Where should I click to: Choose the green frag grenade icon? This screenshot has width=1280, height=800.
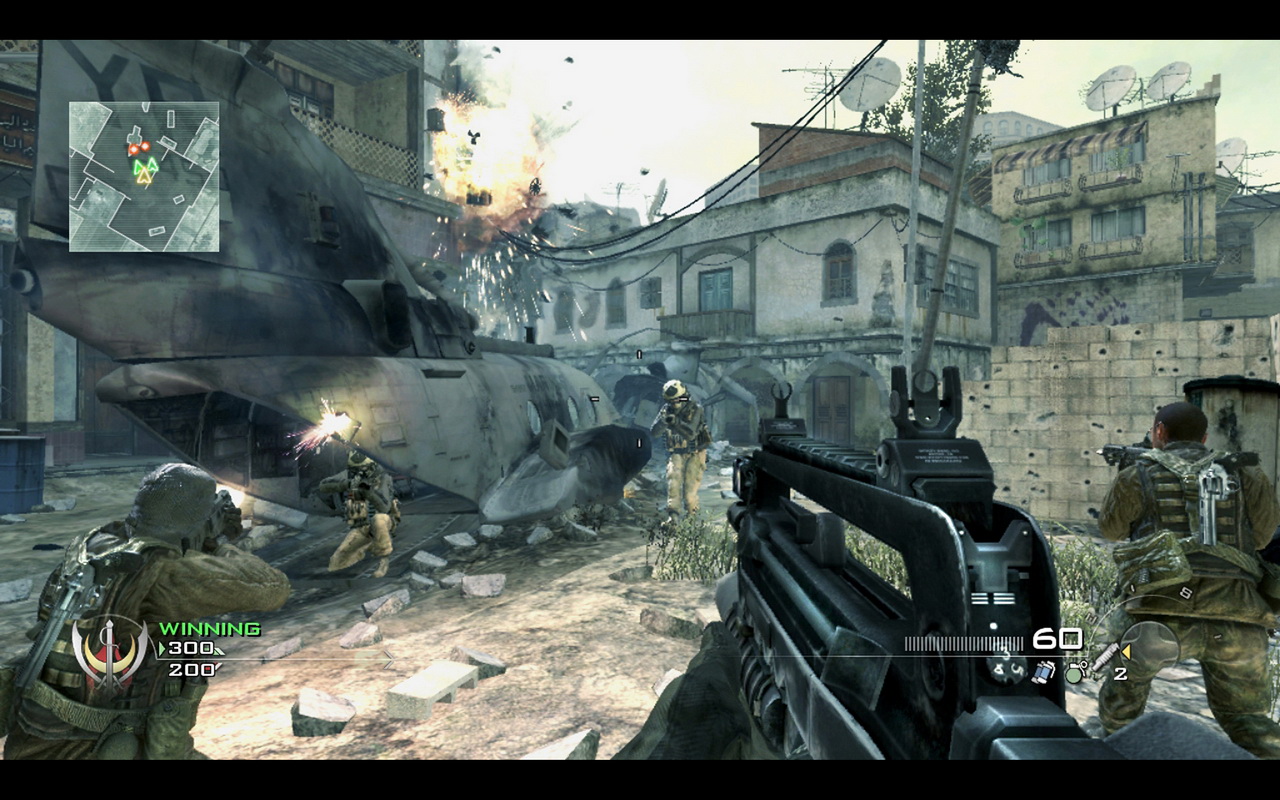coord(1074,672)
